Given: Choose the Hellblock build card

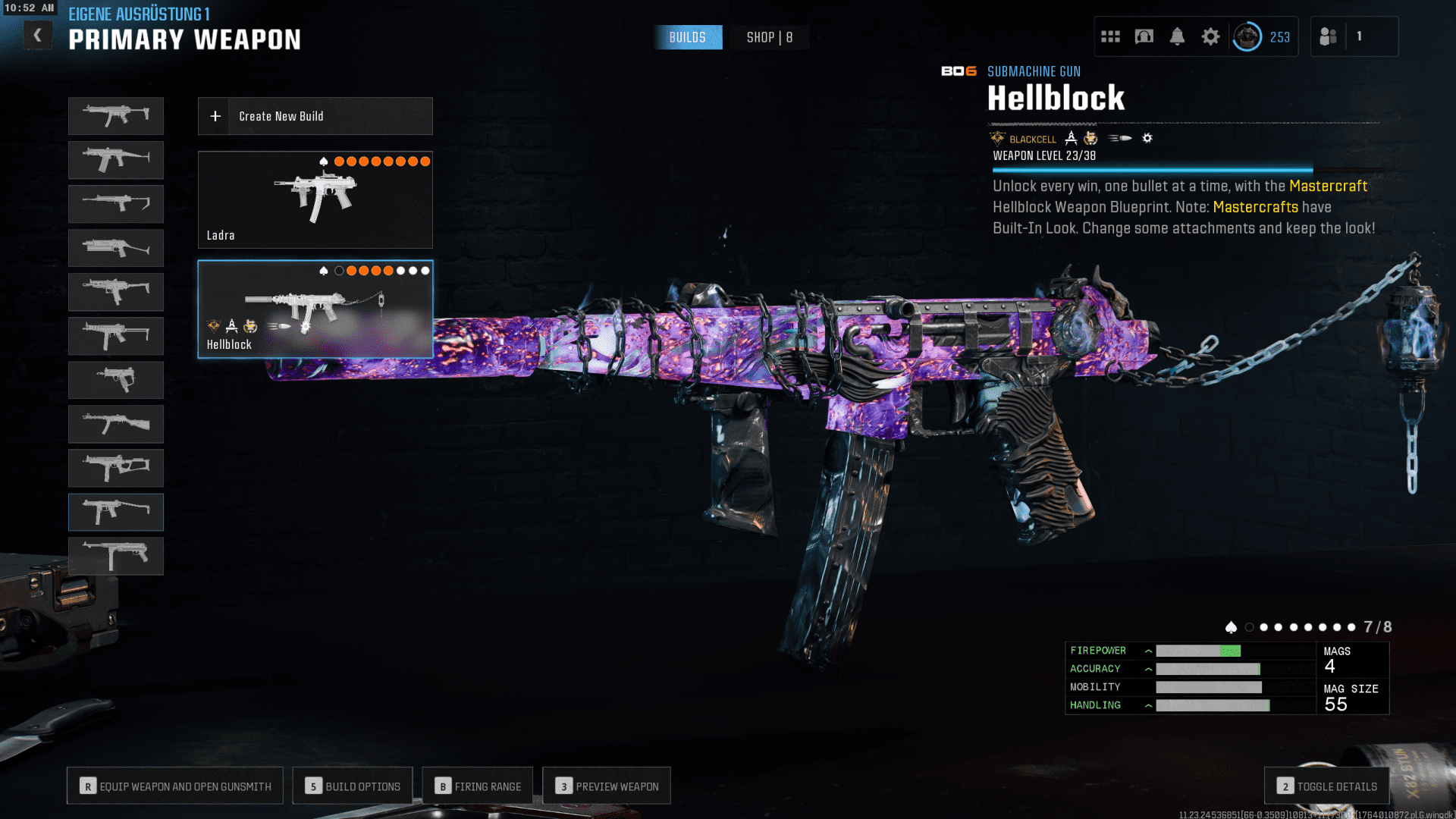Looking at the screenshot, I should [x=315, y=309].
